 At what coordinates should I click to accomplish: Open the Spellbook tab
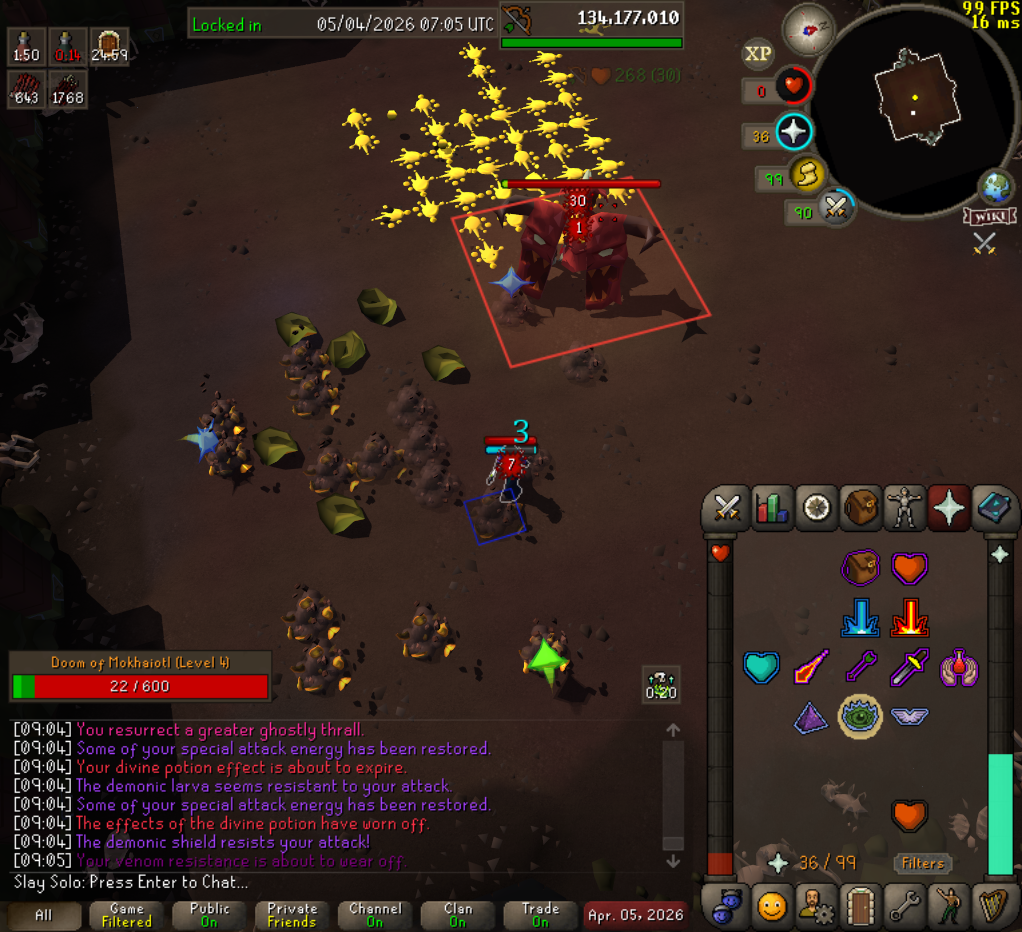(993, 508)
